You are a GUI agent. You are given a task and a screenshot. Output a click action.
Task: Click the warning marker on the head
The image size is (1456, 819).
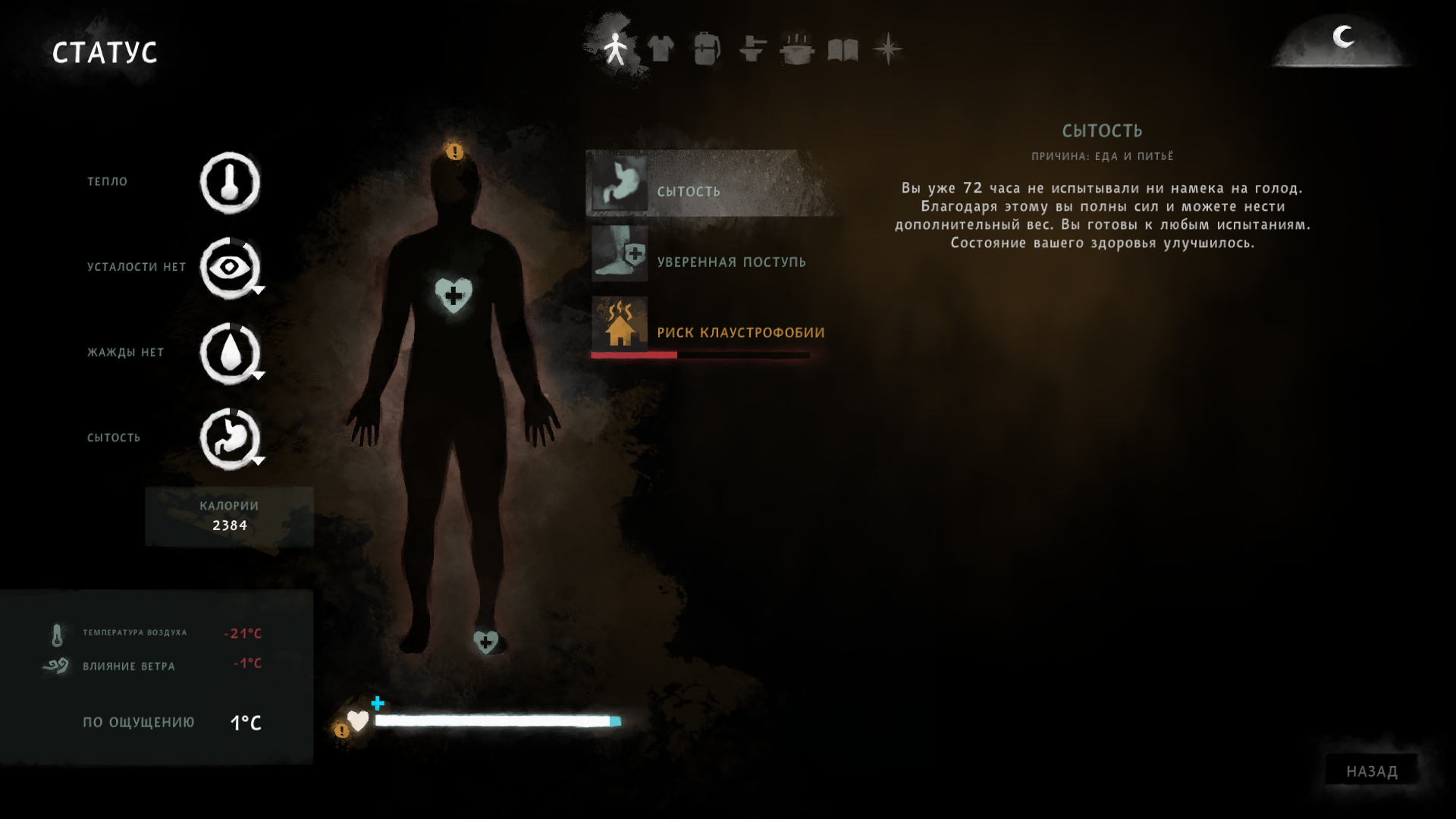point(454,152)
